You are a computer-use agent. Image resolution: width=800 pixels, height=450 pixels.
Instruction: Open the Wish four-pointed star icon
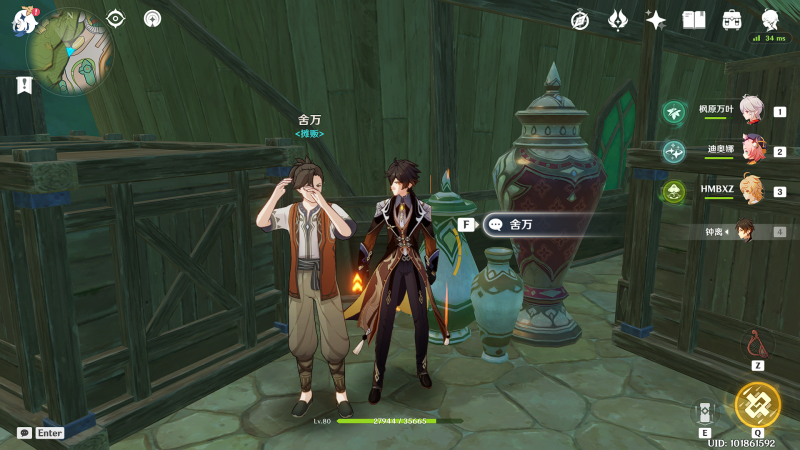[x=656, y=20]
